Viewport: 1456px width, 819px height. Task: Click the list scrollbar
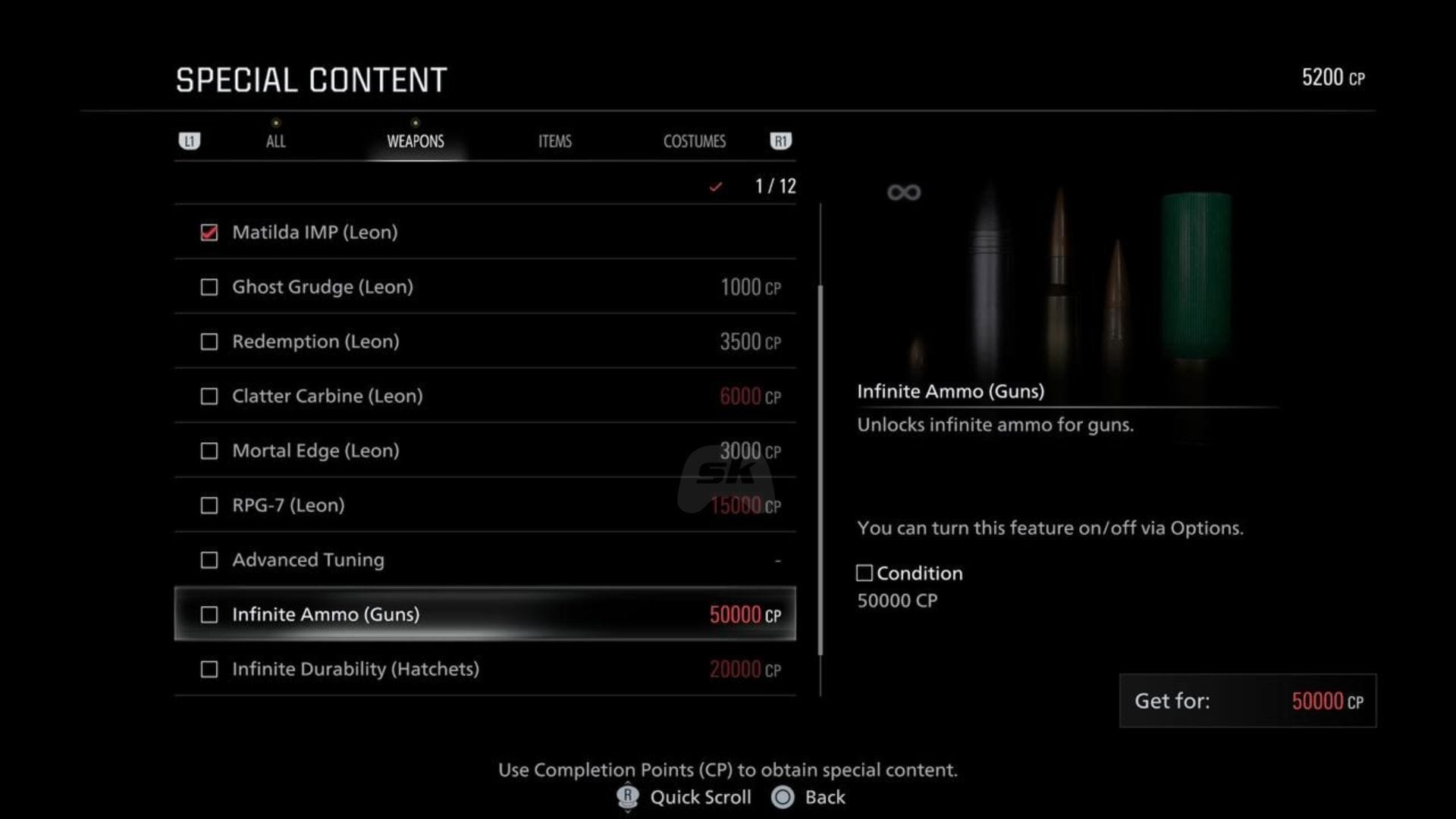tap(821, 470)
